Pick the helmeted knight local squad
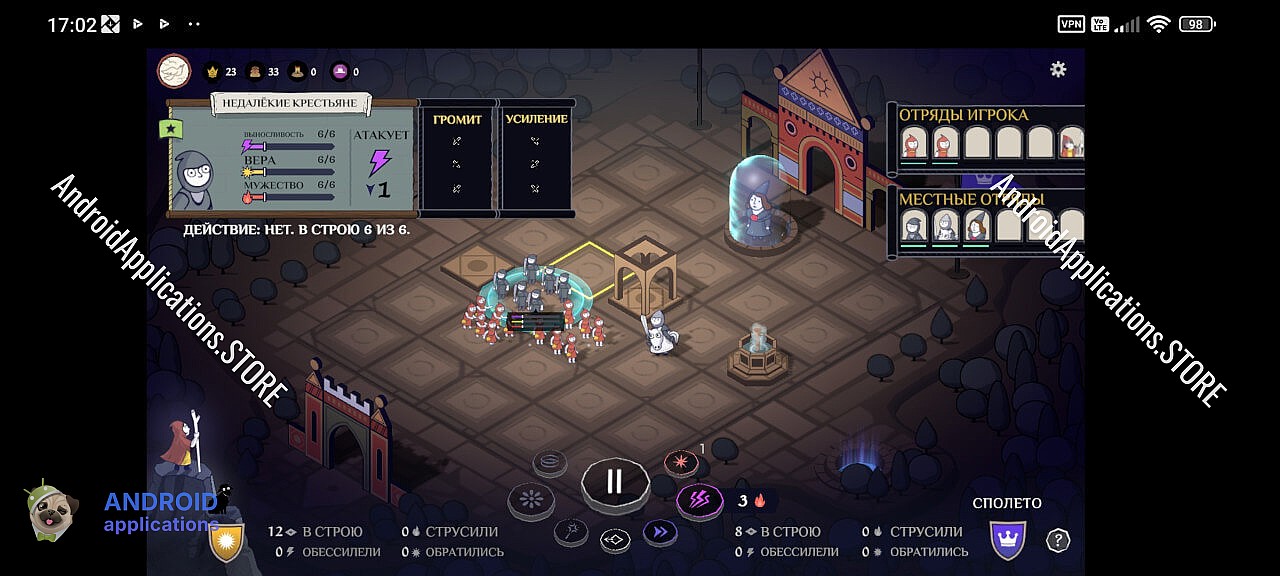 tap(945, 226)
